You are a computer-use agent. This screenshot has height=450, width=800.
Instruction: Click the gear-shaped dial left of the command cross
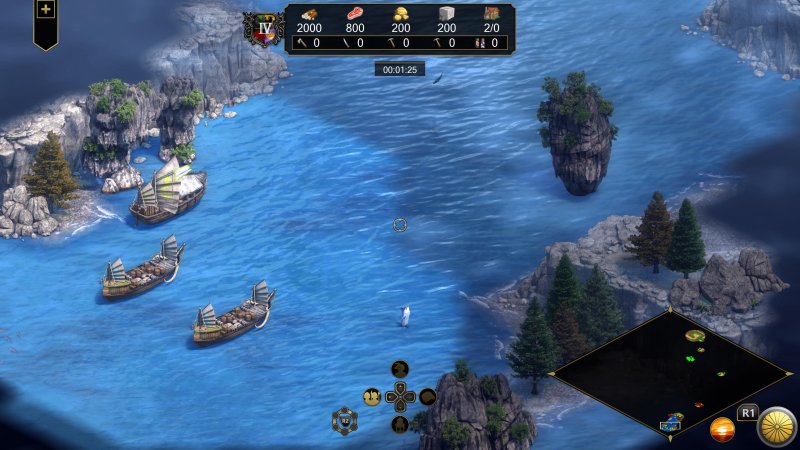345,421
